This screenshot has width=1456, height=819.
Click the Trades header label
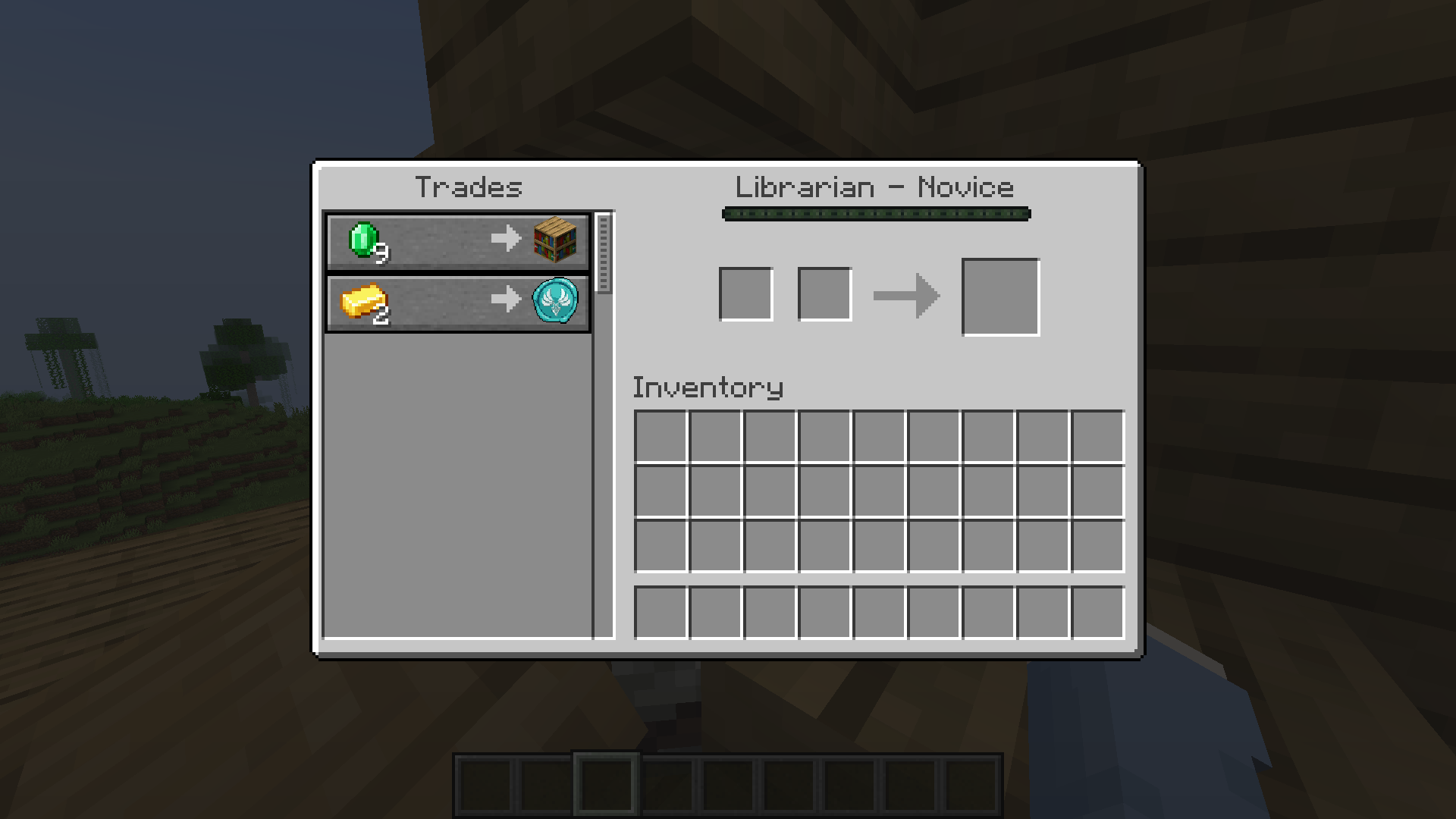[470, 187]
